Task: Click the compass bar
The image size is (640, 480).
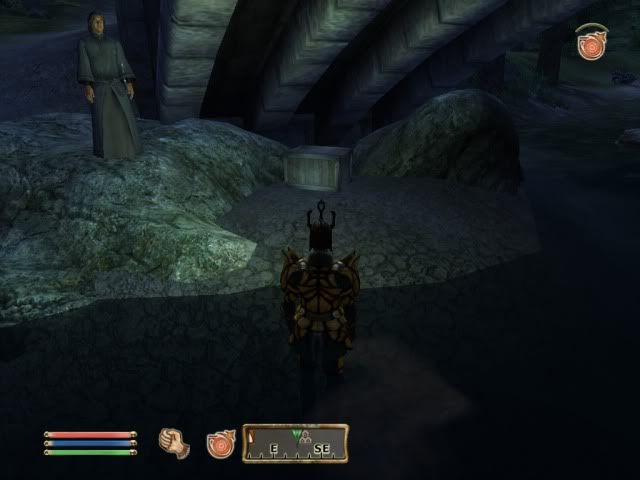Action: [x=296, y=442]
